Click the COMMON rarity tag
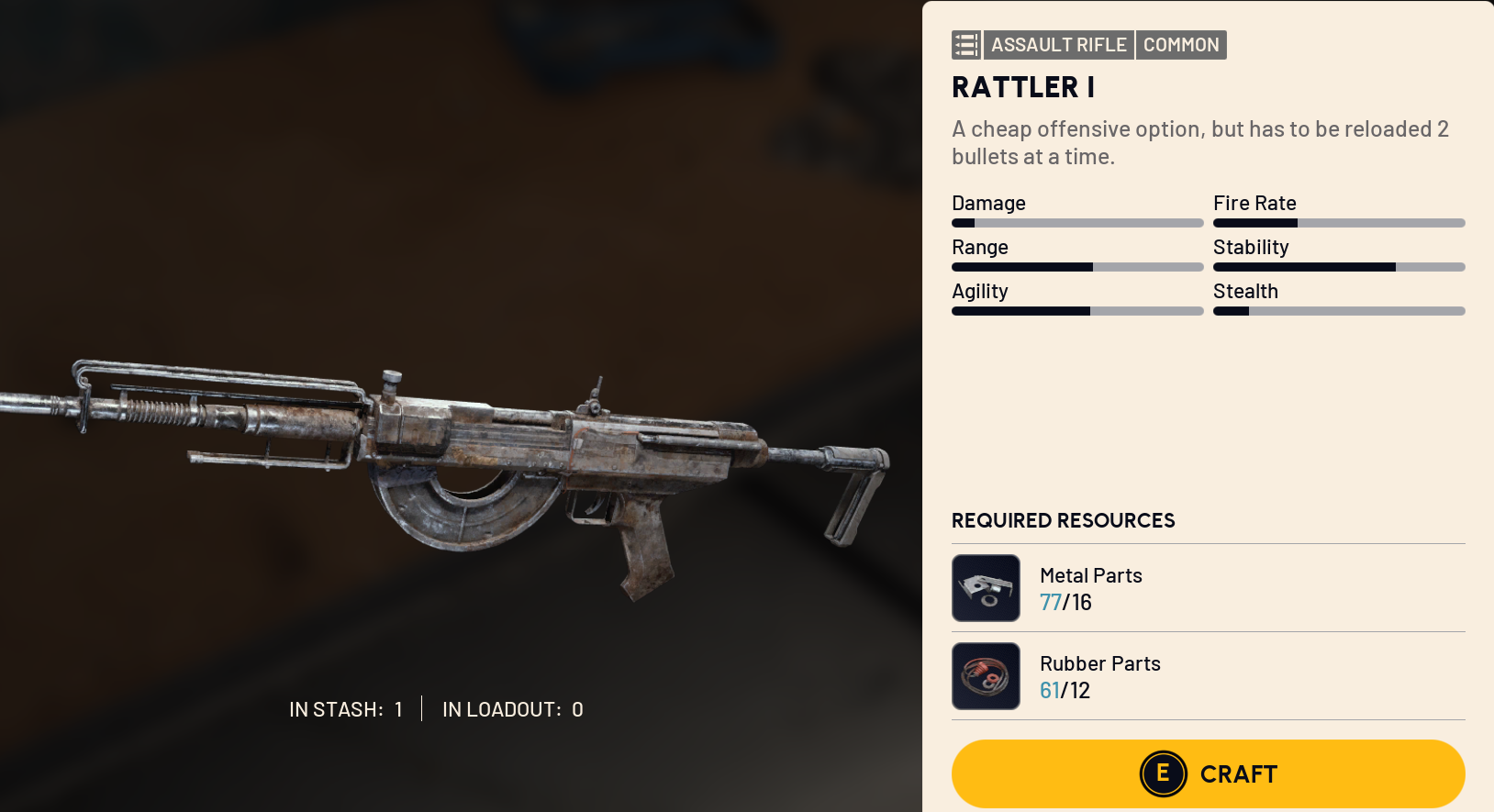Image resolution: width=1494 pixels, height=812 pixels. coord(1181,44)
